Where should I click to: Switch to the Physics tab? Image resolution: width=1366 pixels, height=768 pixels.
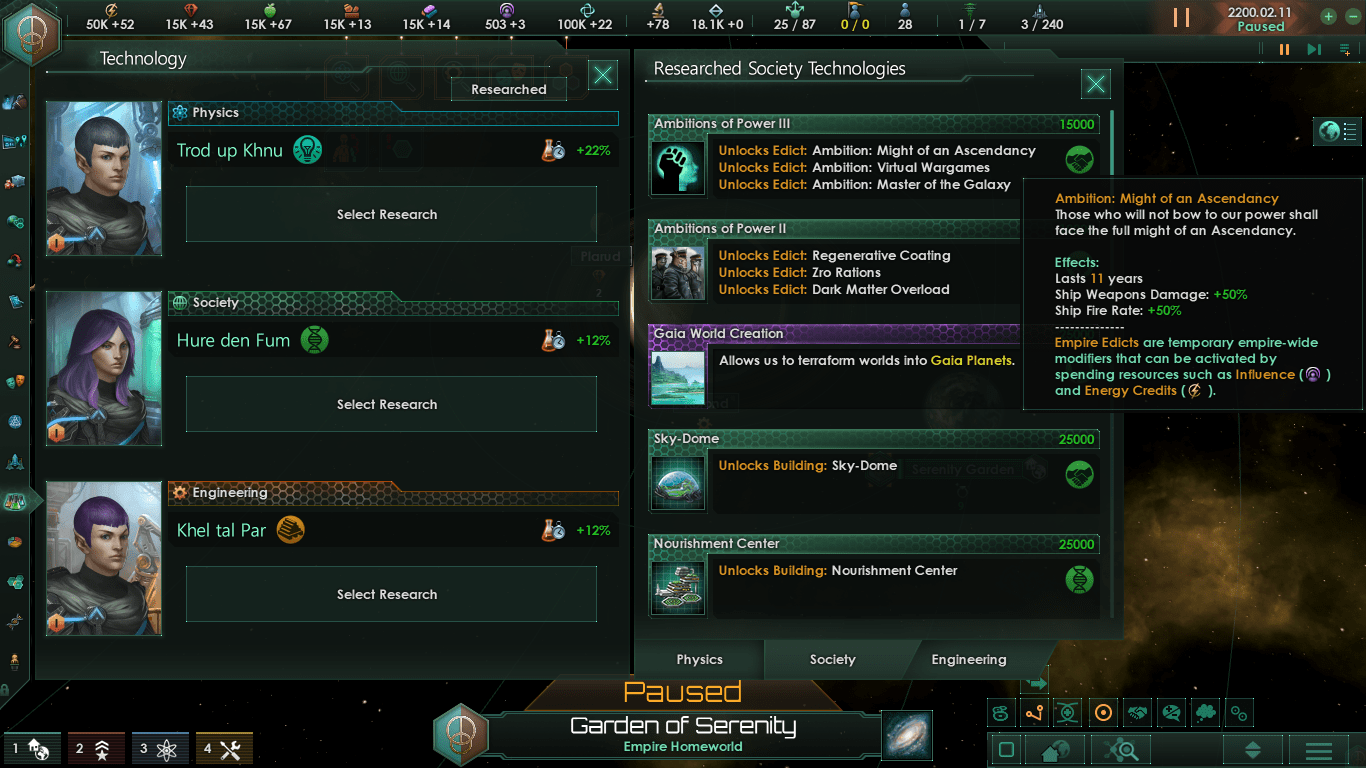pos(699,659)
